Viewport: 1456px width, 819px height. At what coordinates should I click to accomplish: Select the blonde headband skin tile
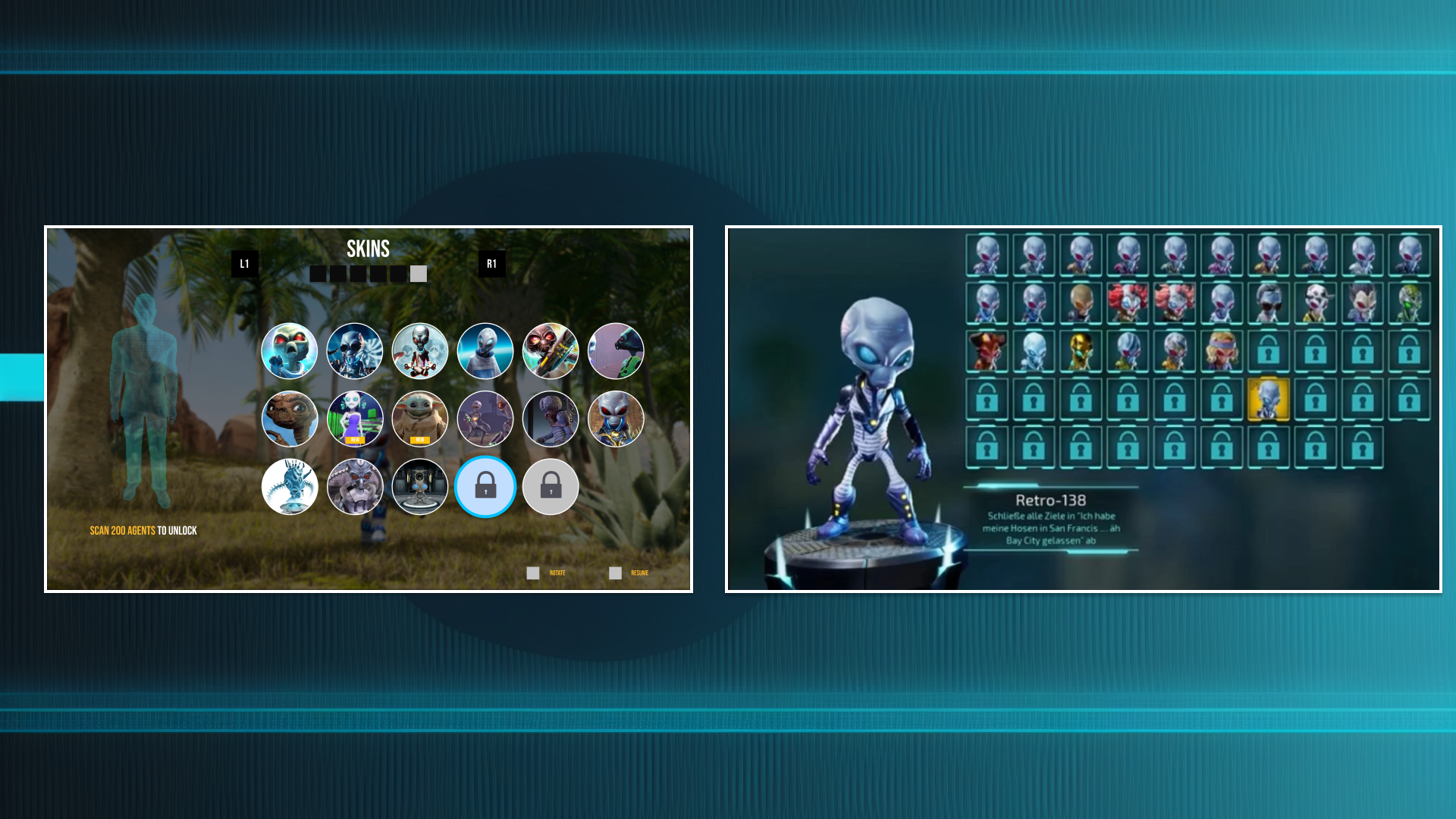(x=1221, y=351)
